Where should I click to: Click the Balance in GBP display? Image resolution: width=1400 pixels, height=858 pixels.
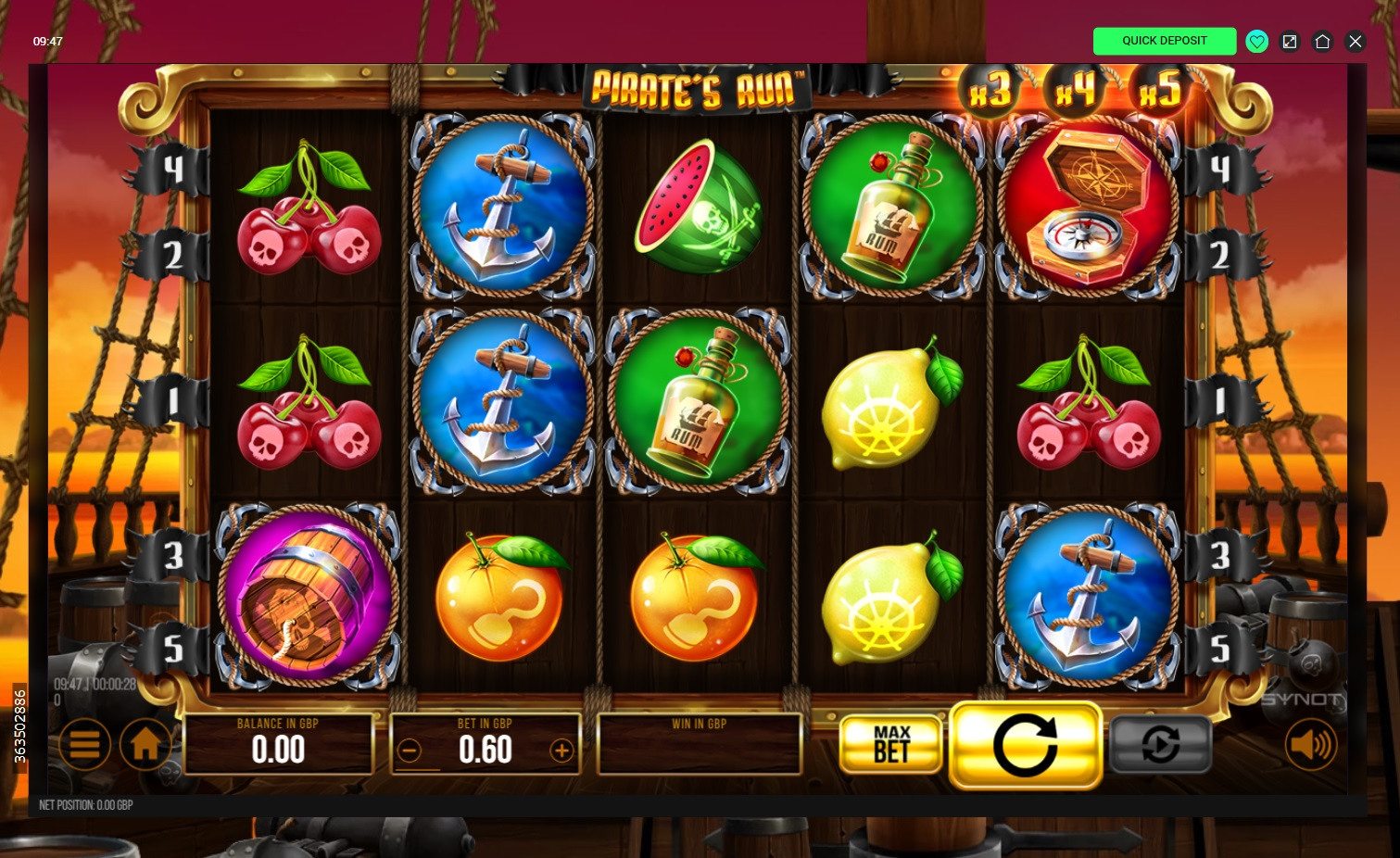(x=278, y=743)
